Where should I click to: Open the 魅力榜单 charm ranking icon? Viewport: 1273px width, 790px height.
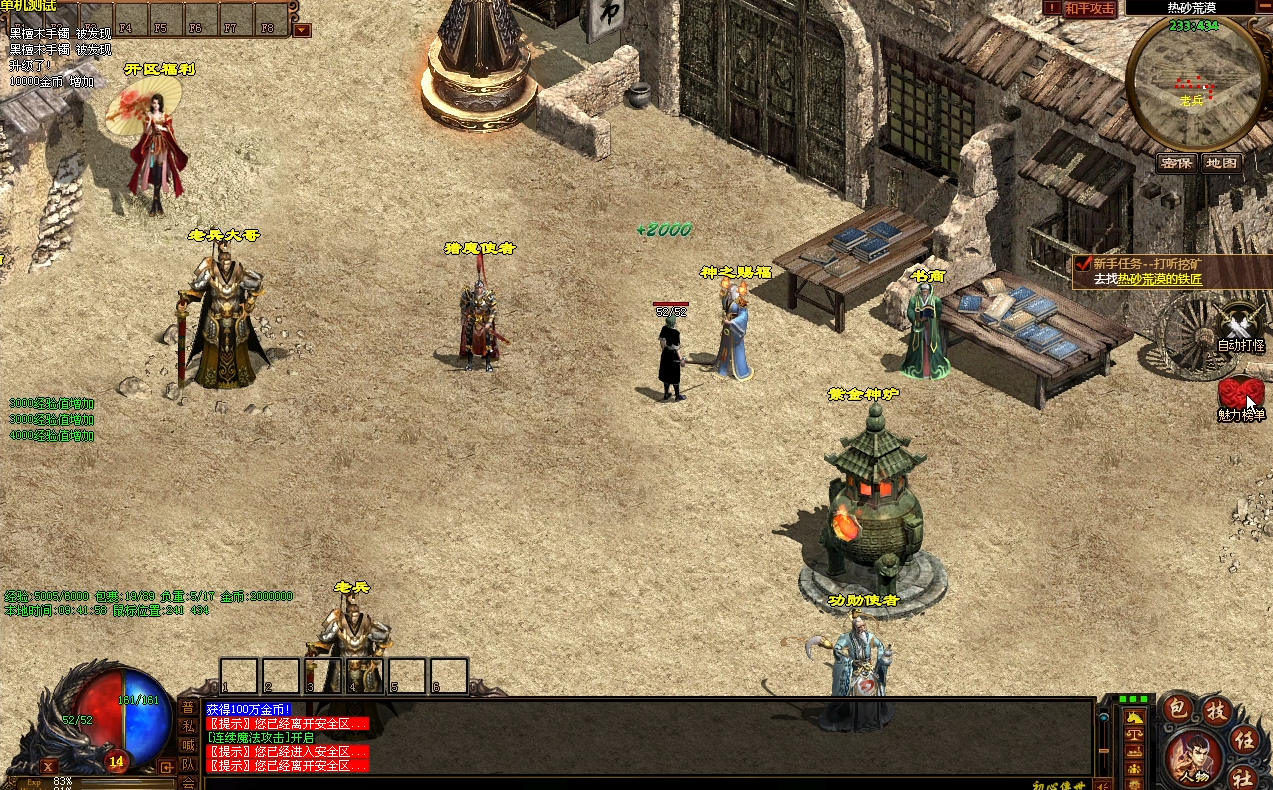1241,398
